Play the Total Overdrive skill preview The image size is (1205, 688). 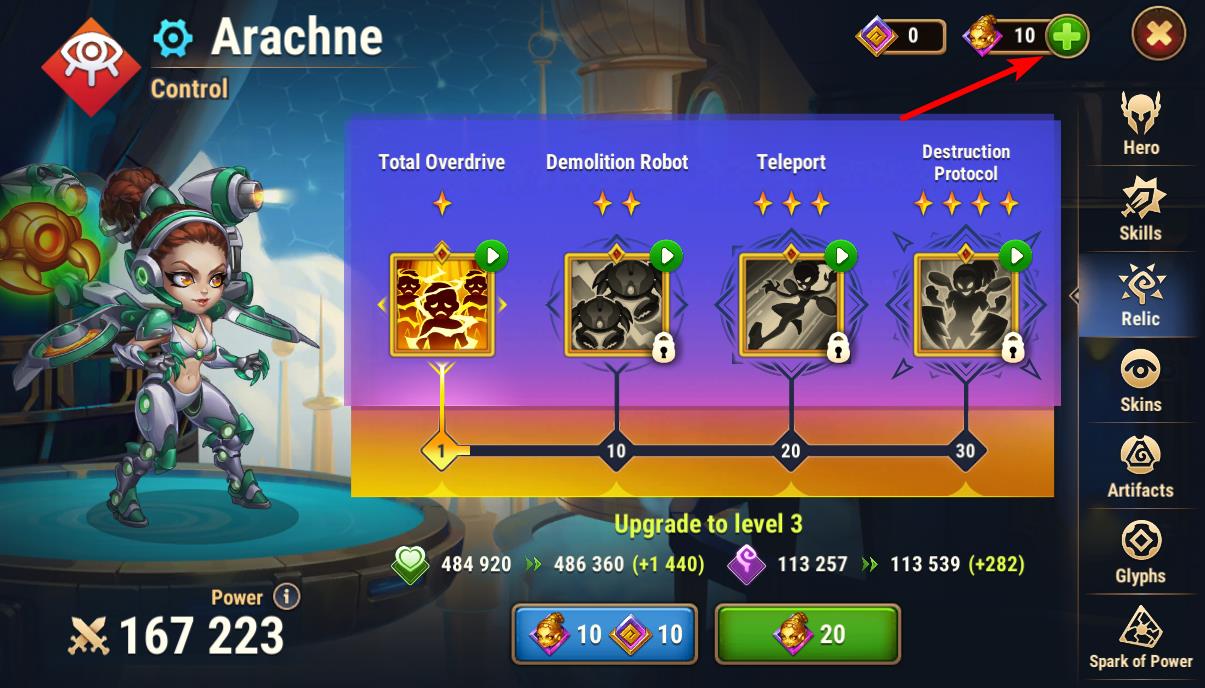[x=491, y=256]
